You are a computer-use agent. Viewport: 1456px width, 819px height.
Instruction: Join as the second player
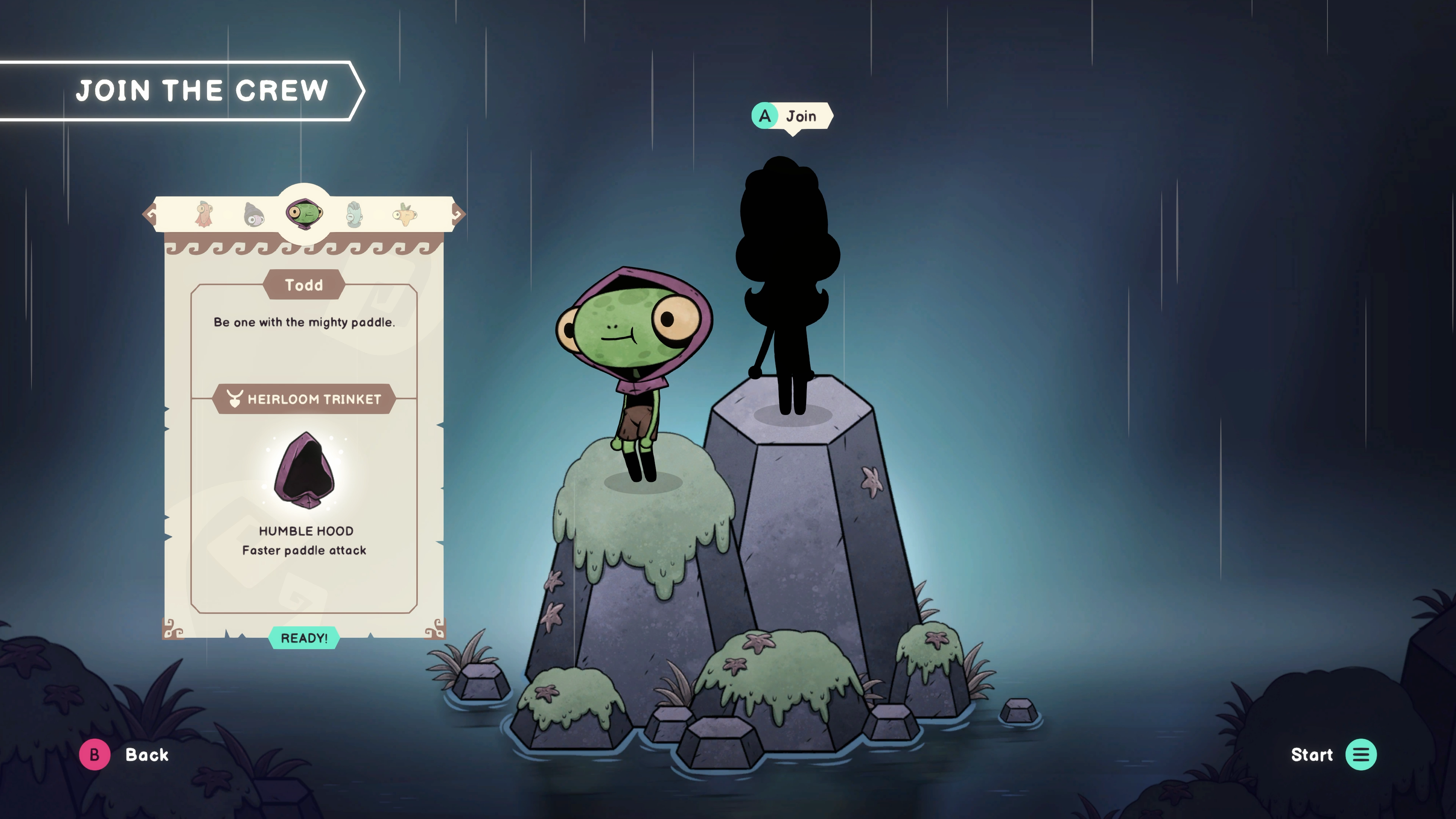point(791,116)
